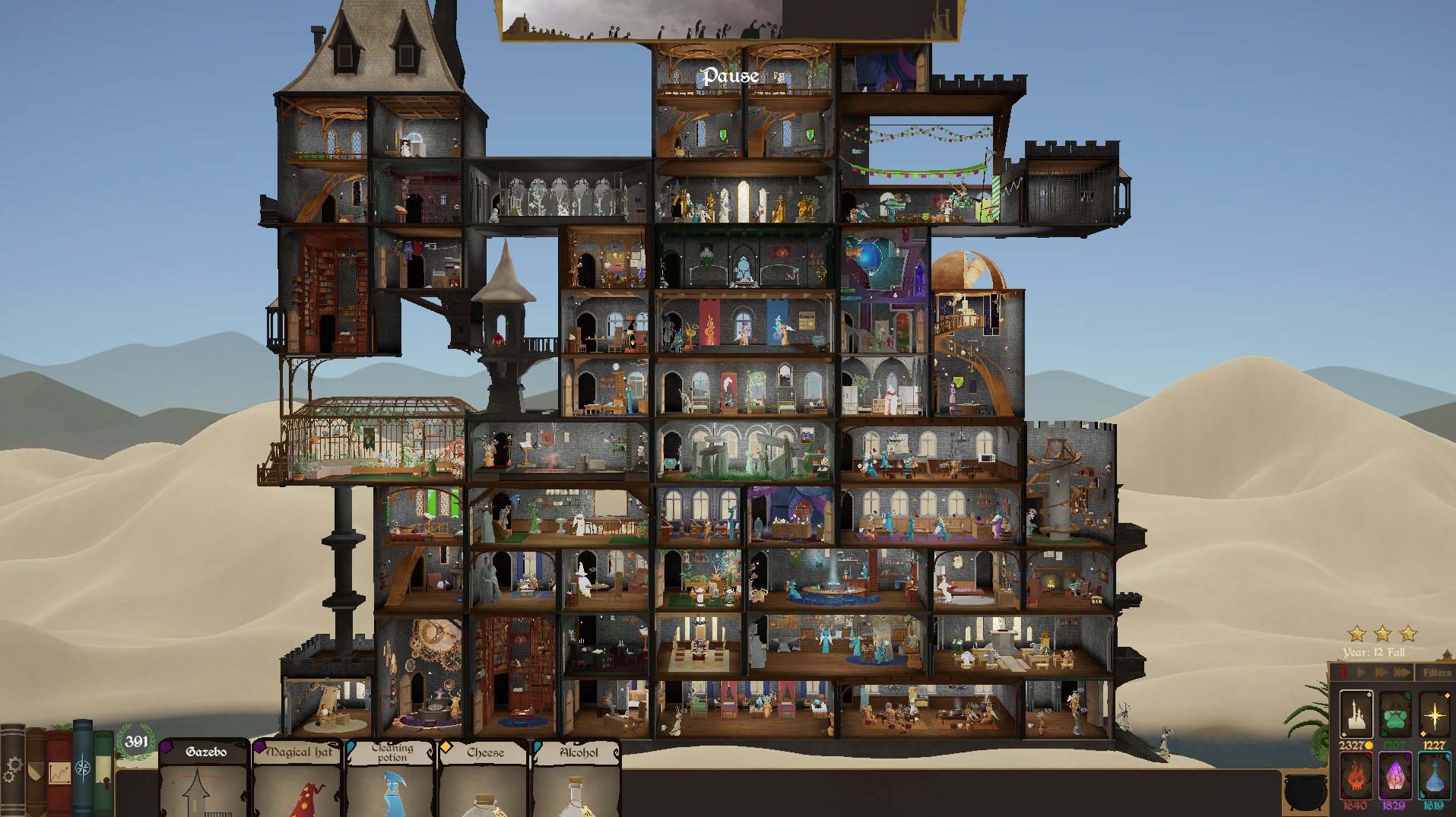The width and height of the screenshot is (1456, 817).
Task: Select the green paw print category
Action: (x=1394, y=714)
